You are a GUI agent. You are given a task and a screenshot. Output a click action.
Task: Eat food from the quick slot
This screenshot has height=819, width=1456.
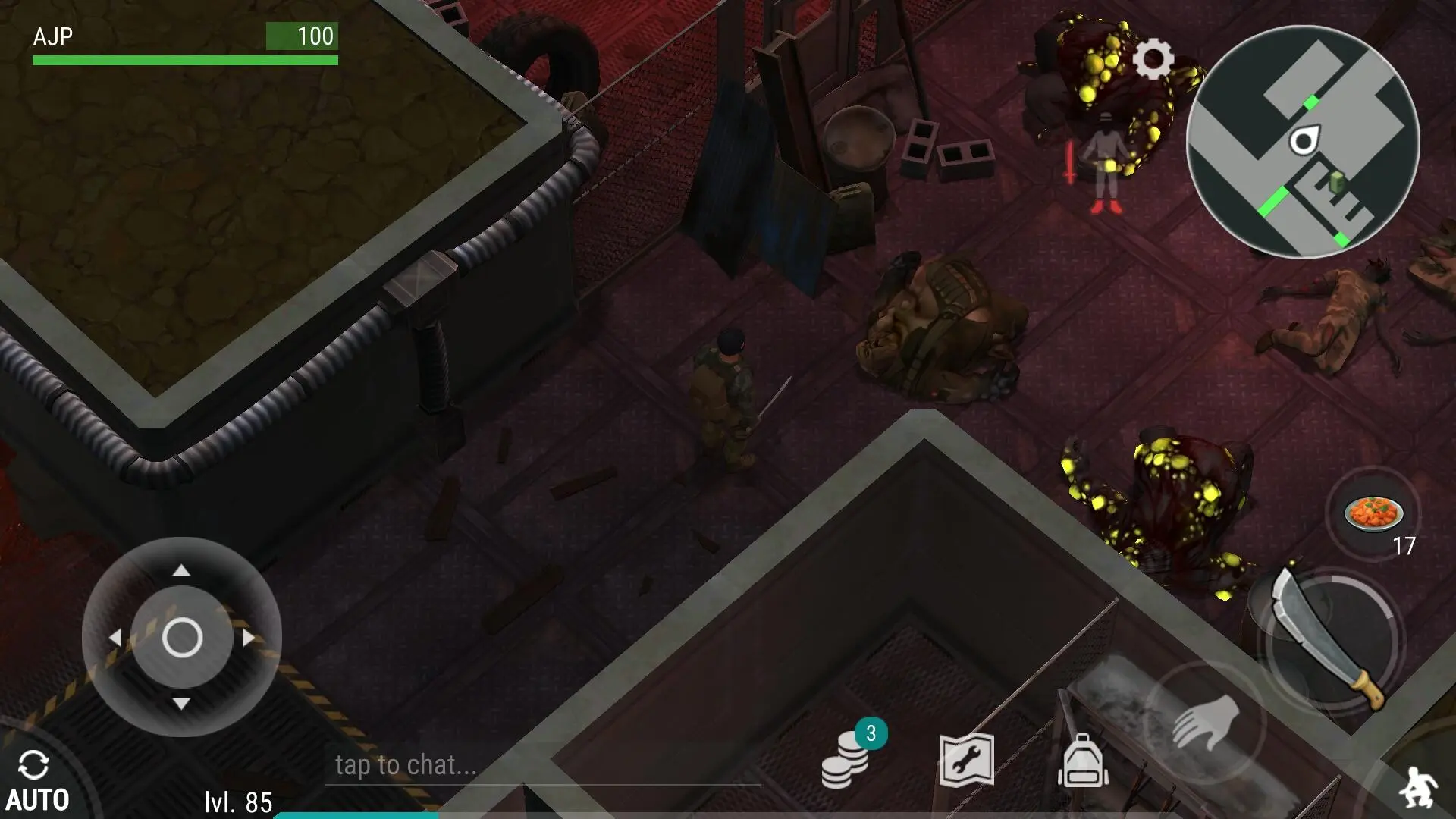click(x=1373, y=513)
